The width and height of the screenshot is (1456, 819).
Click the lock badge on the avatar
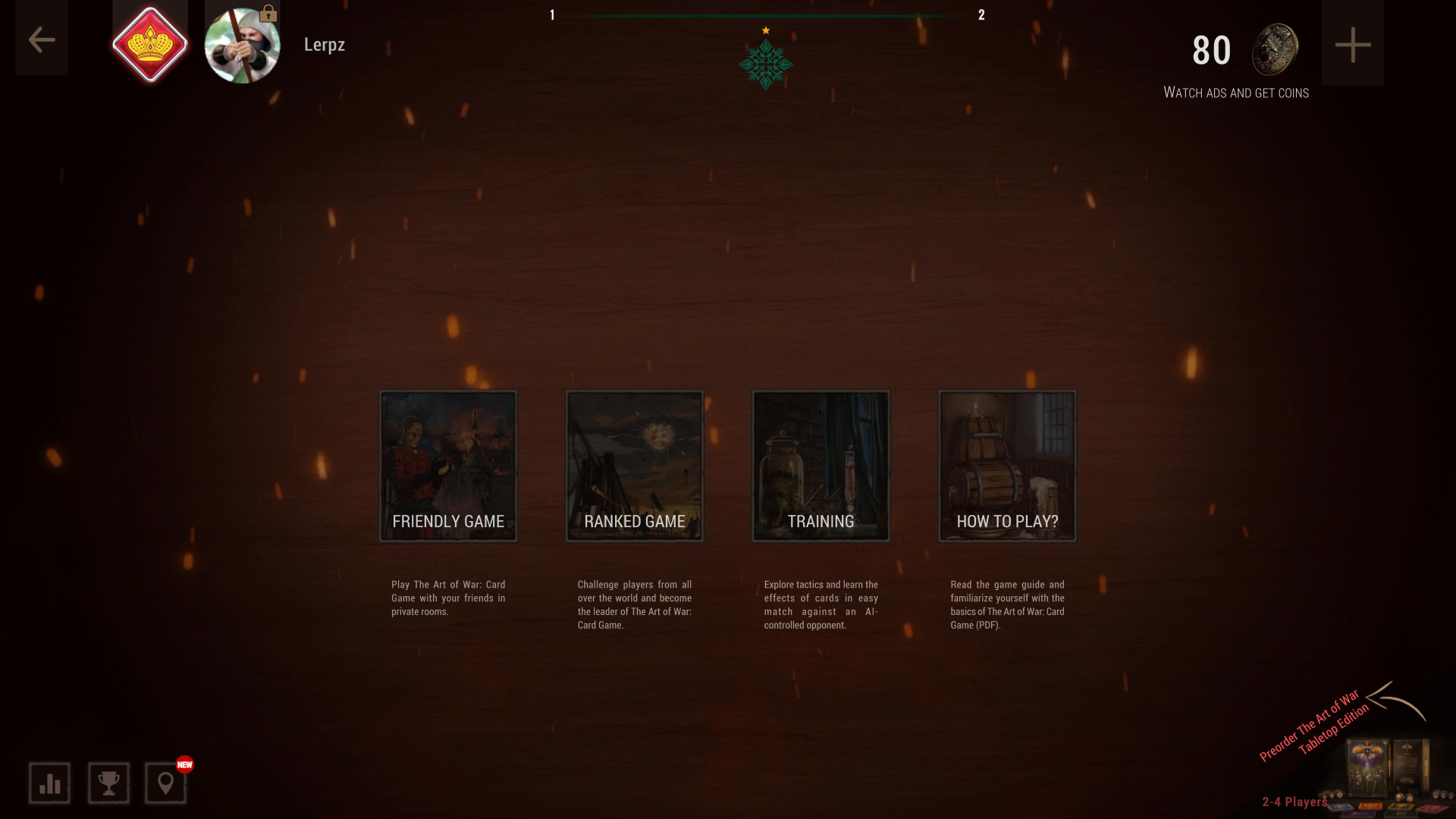[269, 14]
